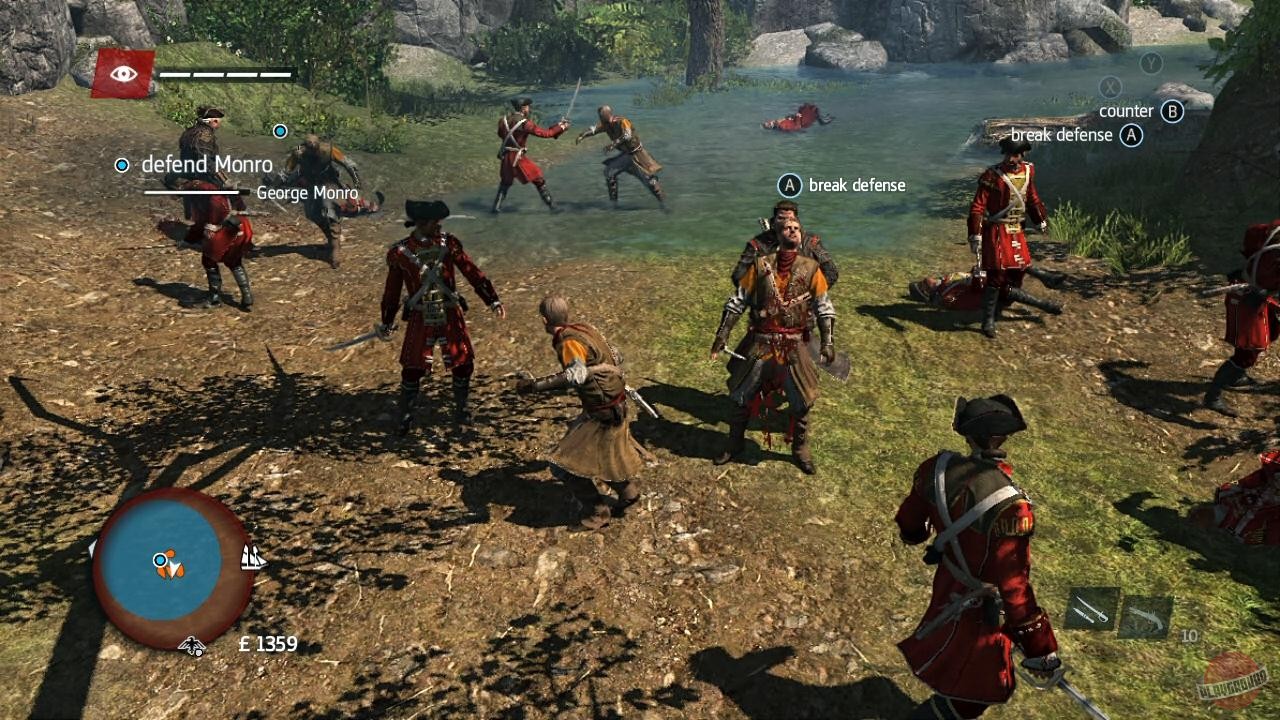Viewport: 1280px width, 720px height.
Task: Click the grayed X button prompt
Action: pyautogui.click(x=1109, y=87)
